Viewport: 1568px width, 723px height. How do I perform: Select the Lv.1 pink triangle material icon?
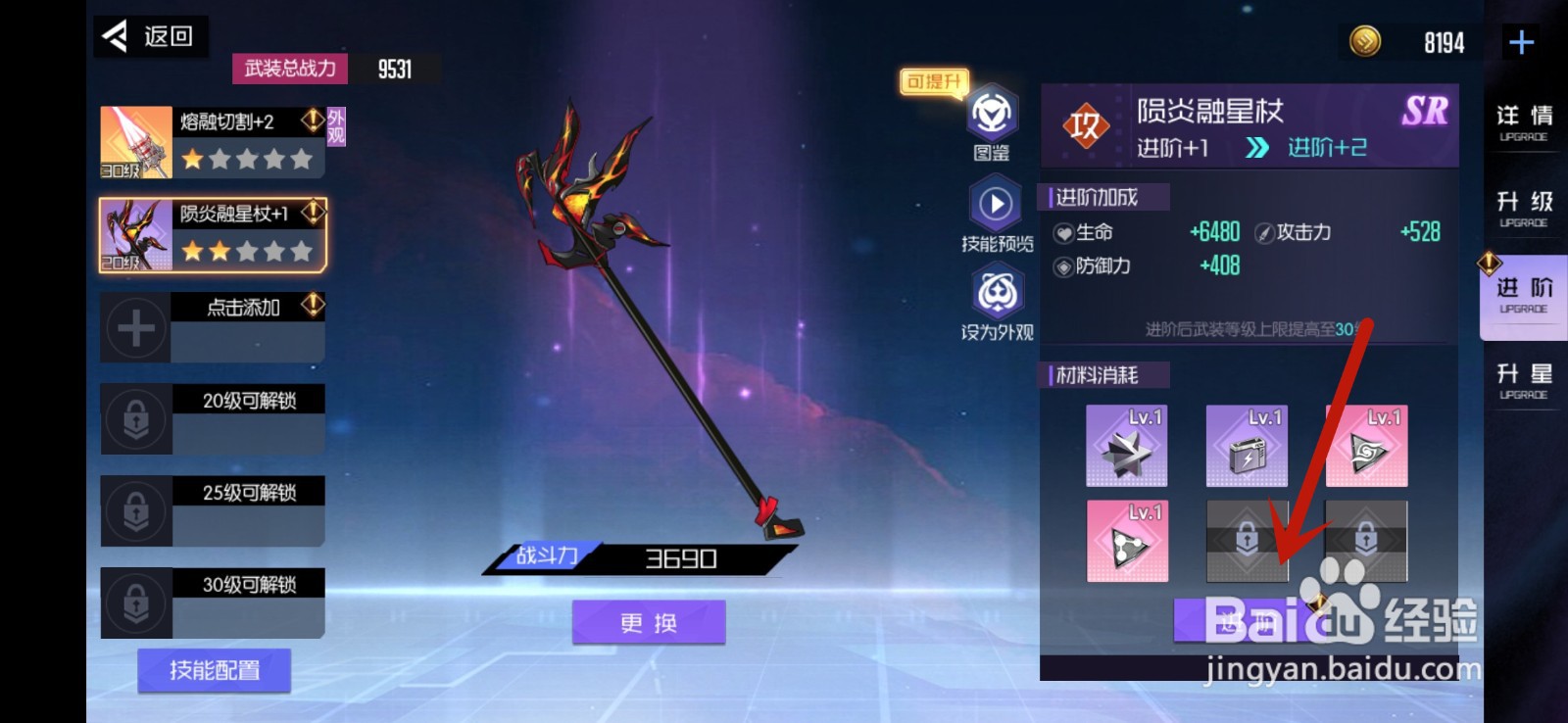coord(1125,540)
